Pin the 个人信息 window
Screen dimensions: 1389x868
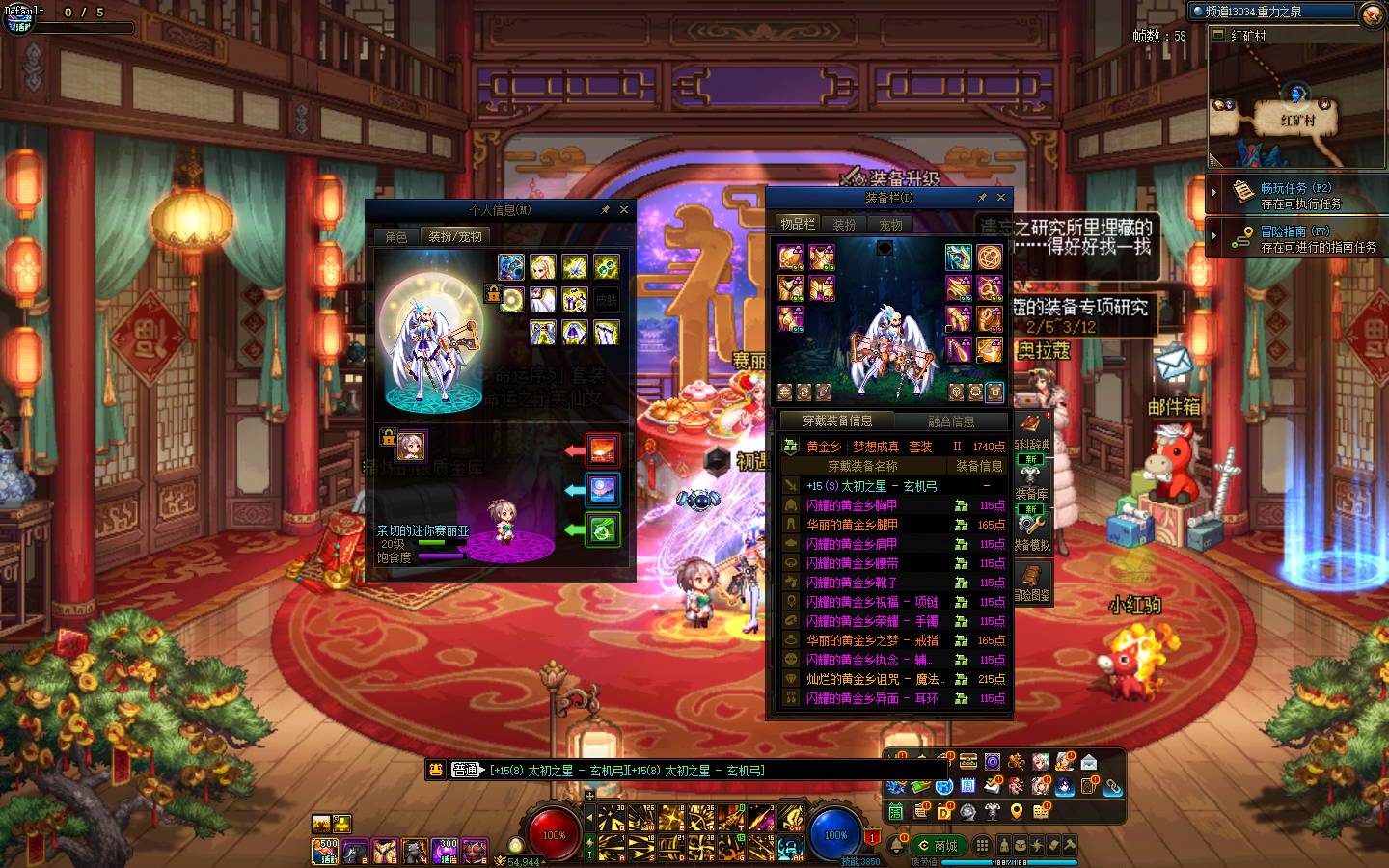tap(605, 209)
